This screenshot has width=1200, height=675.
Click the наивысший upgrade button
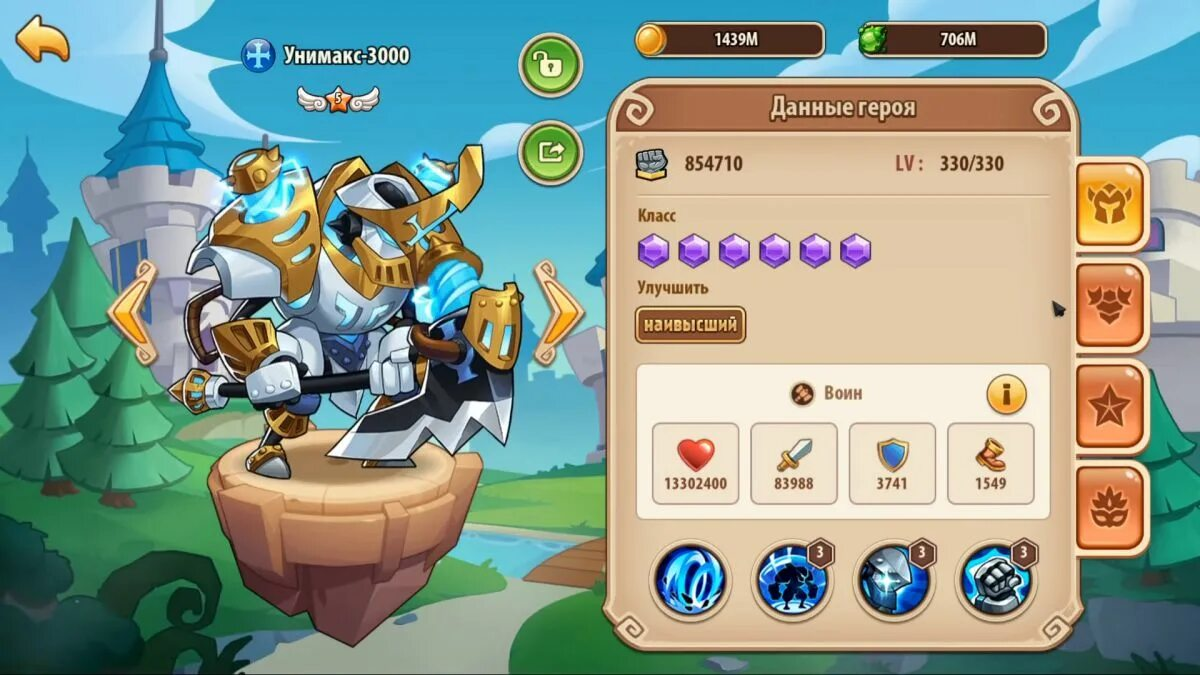point(690,324)
